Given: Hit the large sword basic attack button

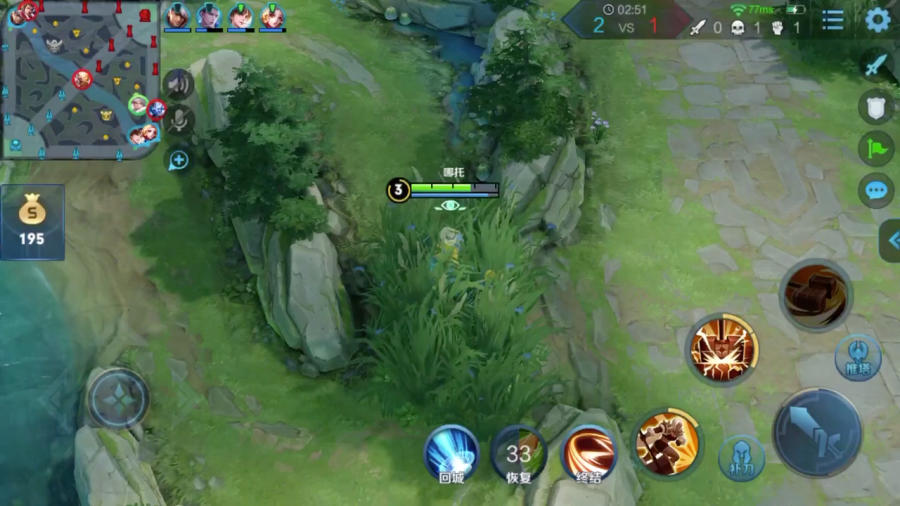Looking at the screenshot, I should [x=817, y=432].
